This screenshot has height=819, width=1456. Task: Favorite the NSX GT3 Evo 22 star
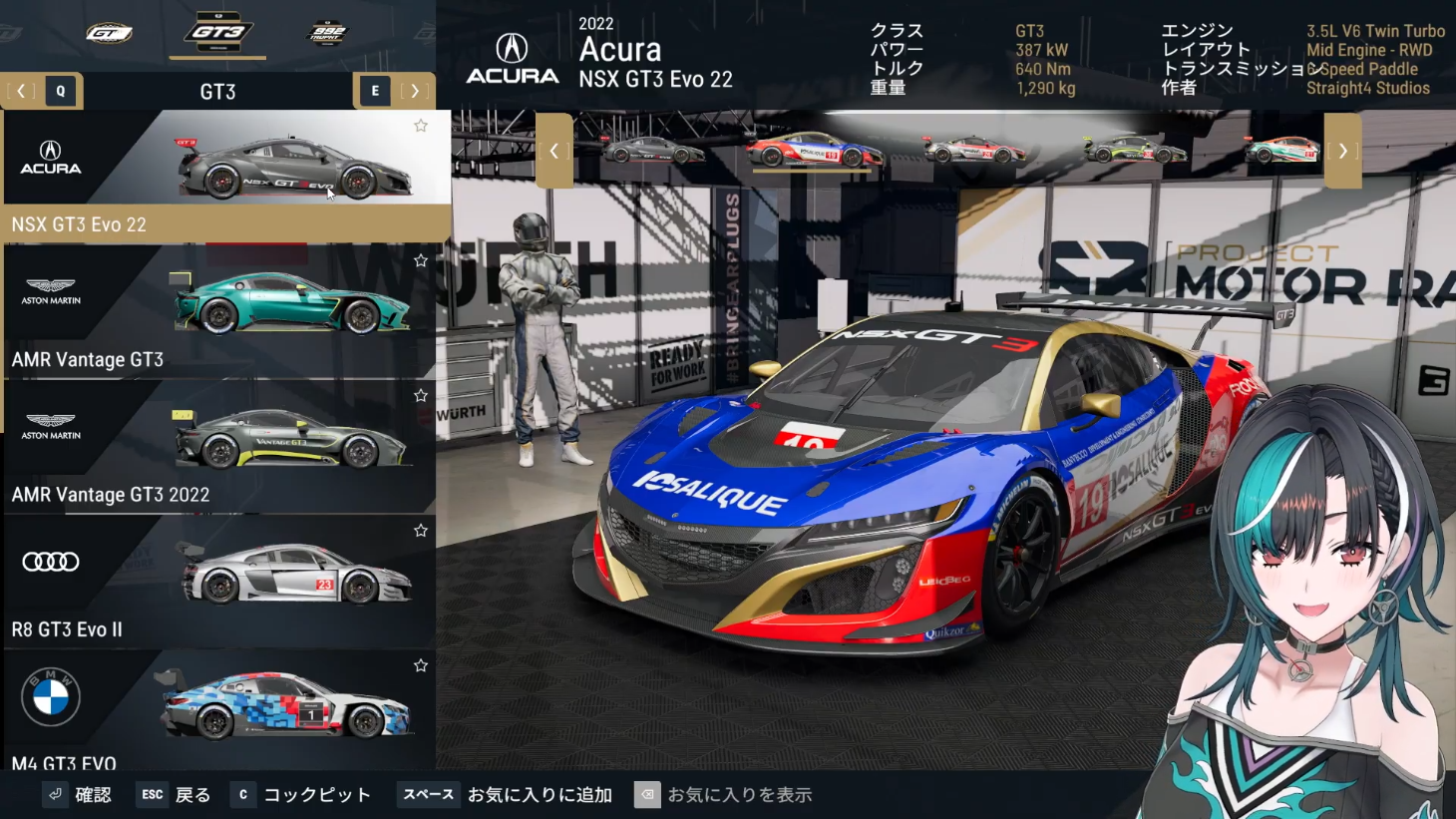421,126
